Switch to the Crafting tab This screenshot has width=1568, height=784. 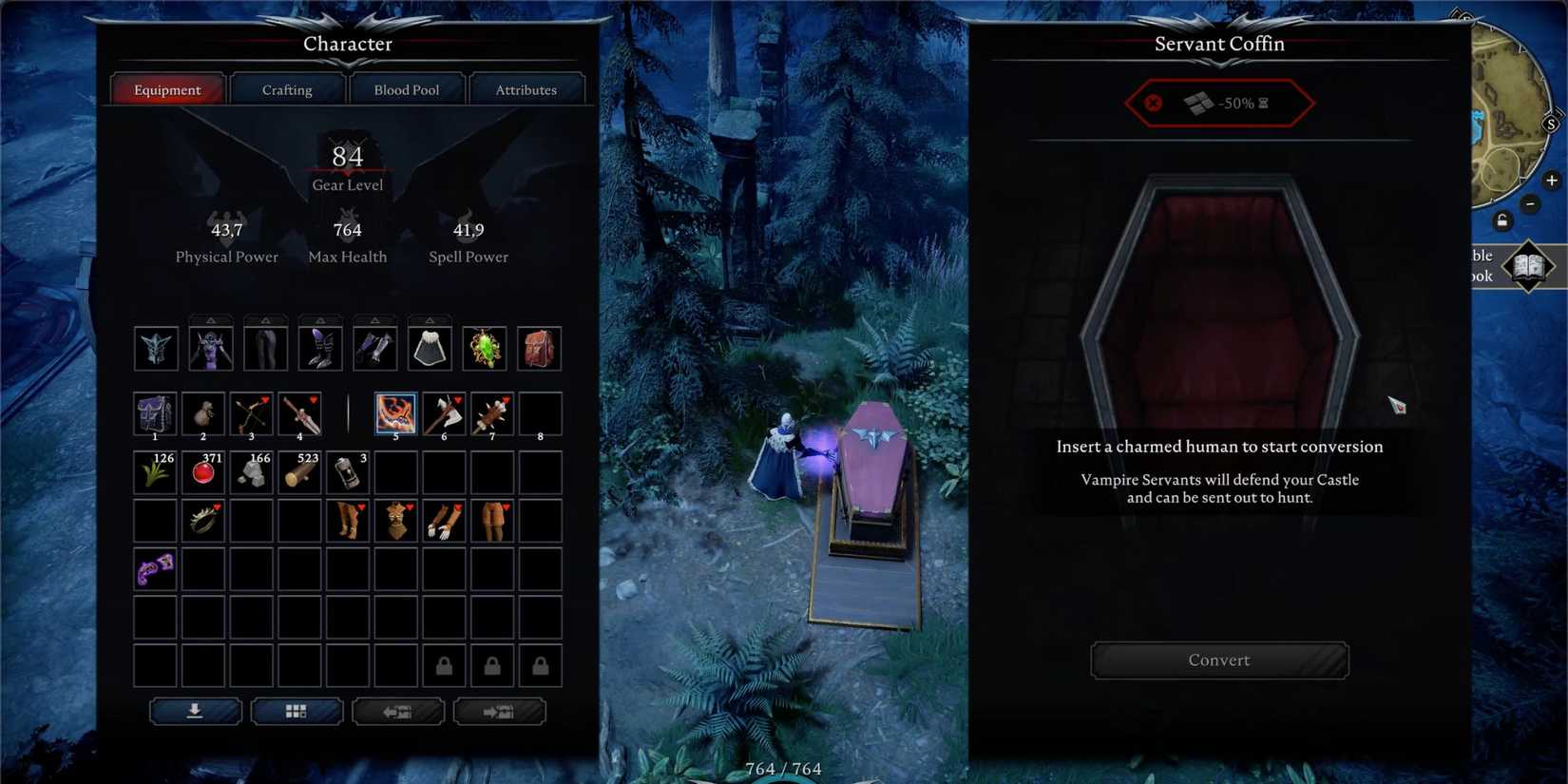287,88
